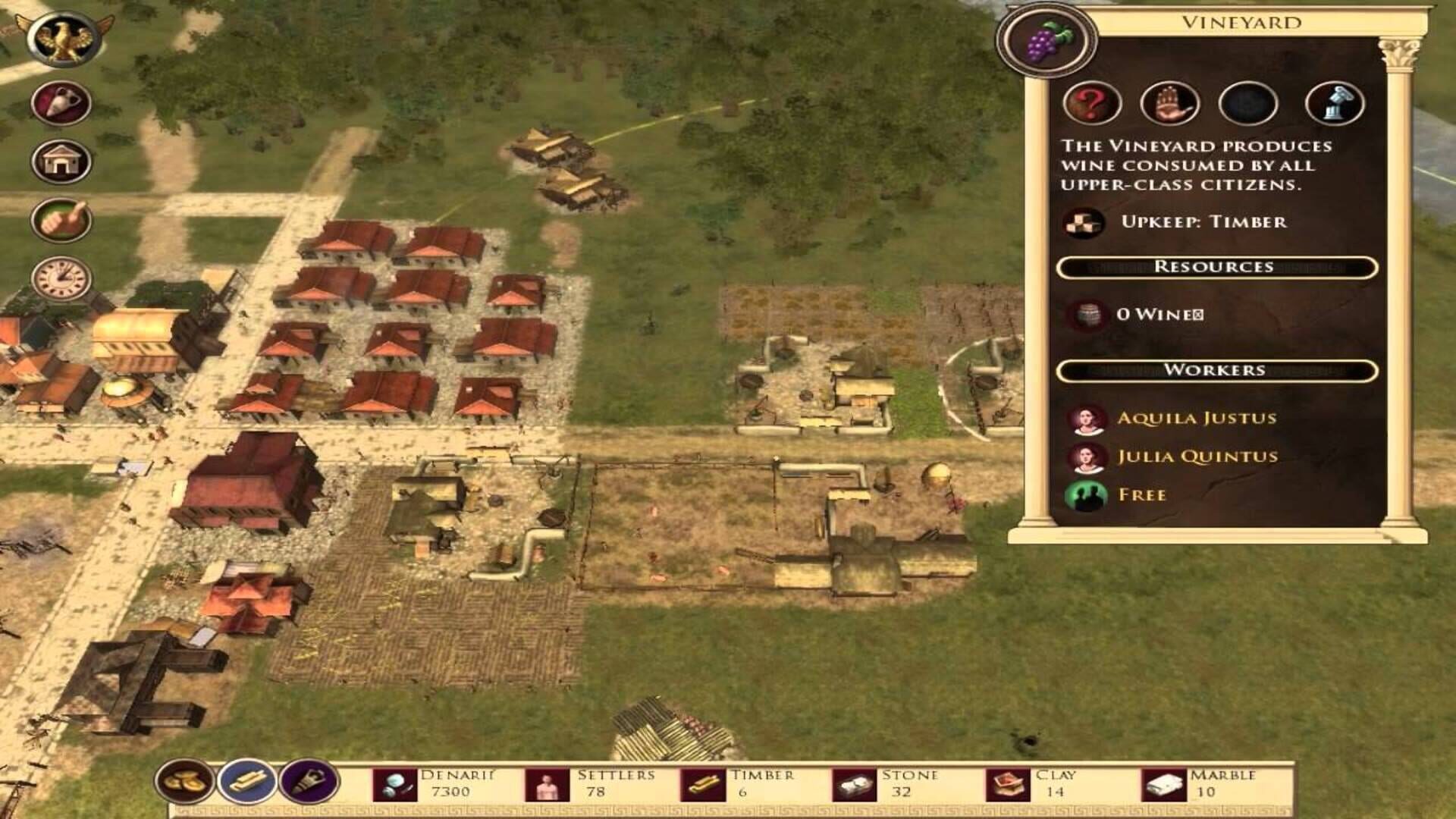This screenshot has height=819, width=1456.
Task: Click the broken column icon for the Vineyard
Action: [x=1335, y=104]
